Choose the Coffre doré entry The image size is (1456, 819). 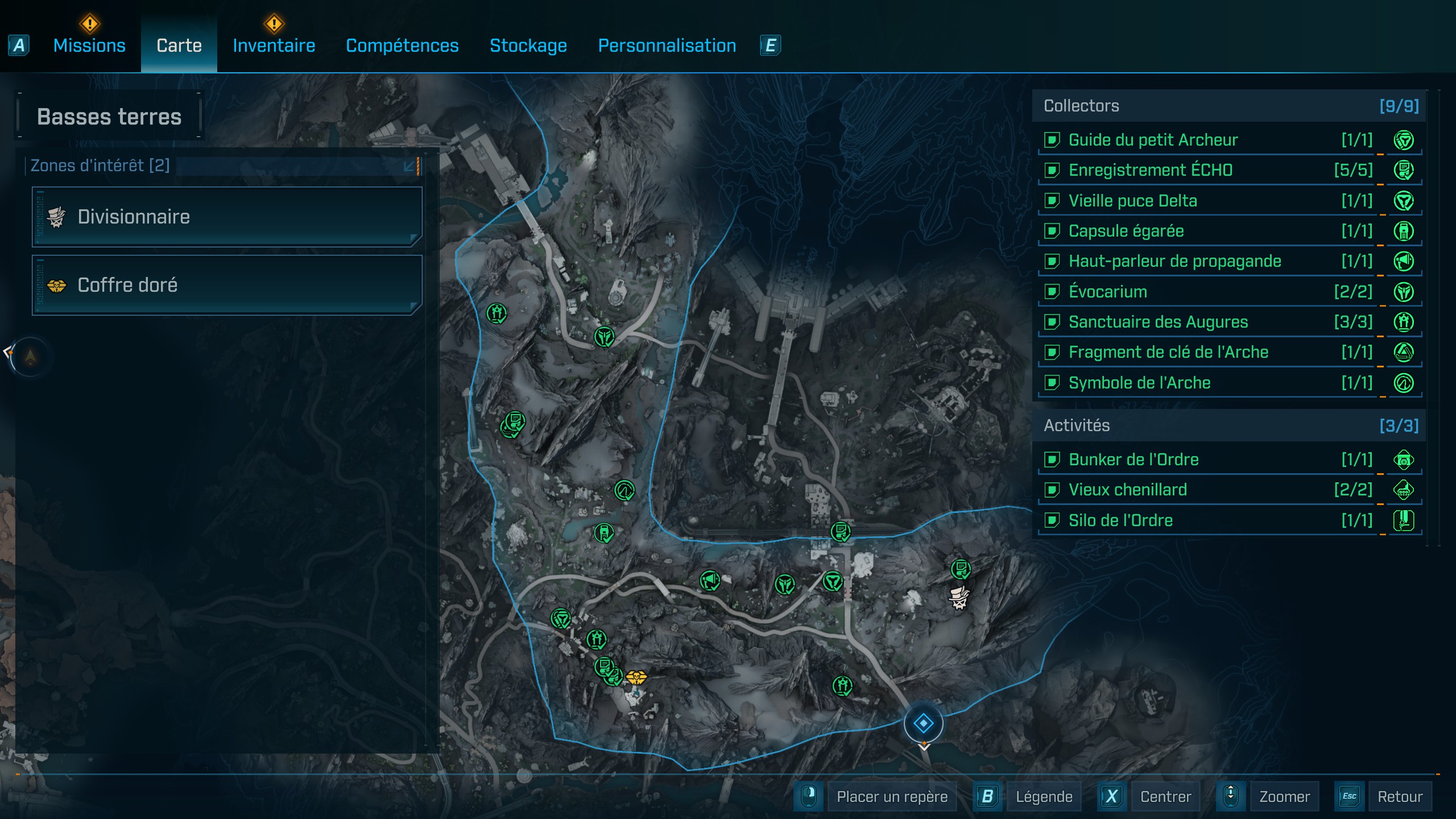[226, 285]
